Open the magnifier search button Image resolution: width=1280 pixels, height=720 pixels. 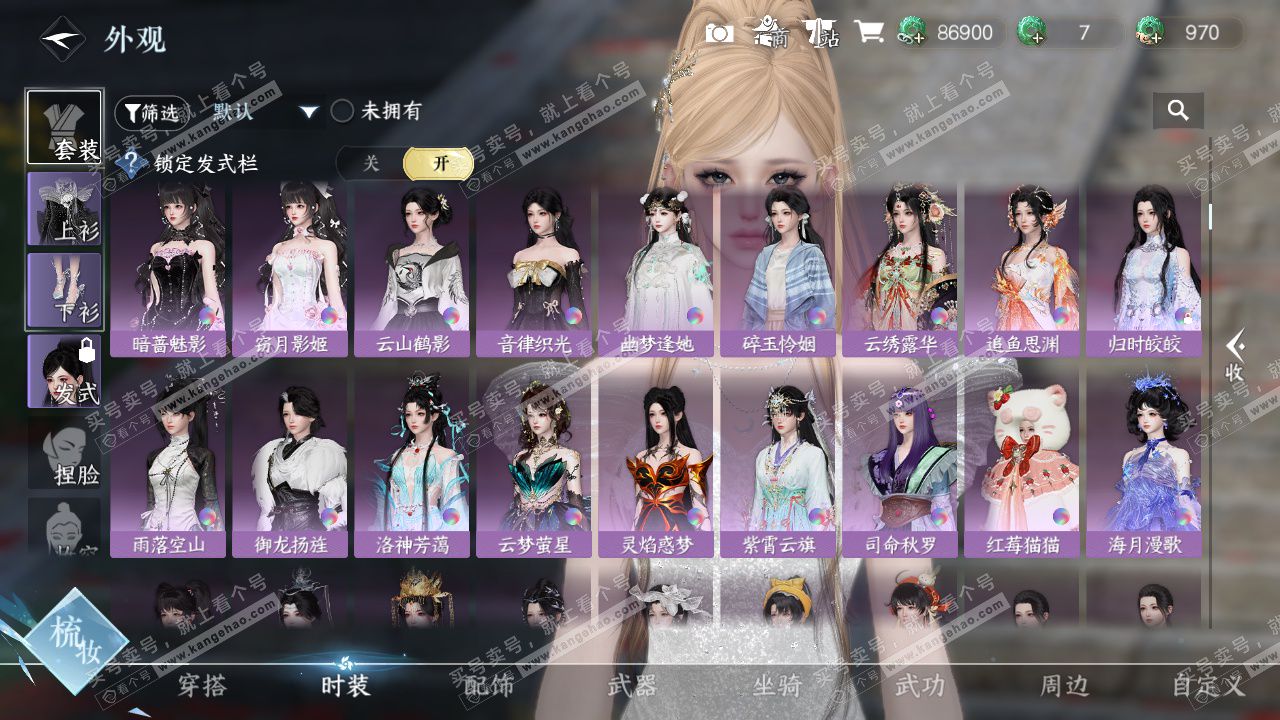pos(1178,111)
